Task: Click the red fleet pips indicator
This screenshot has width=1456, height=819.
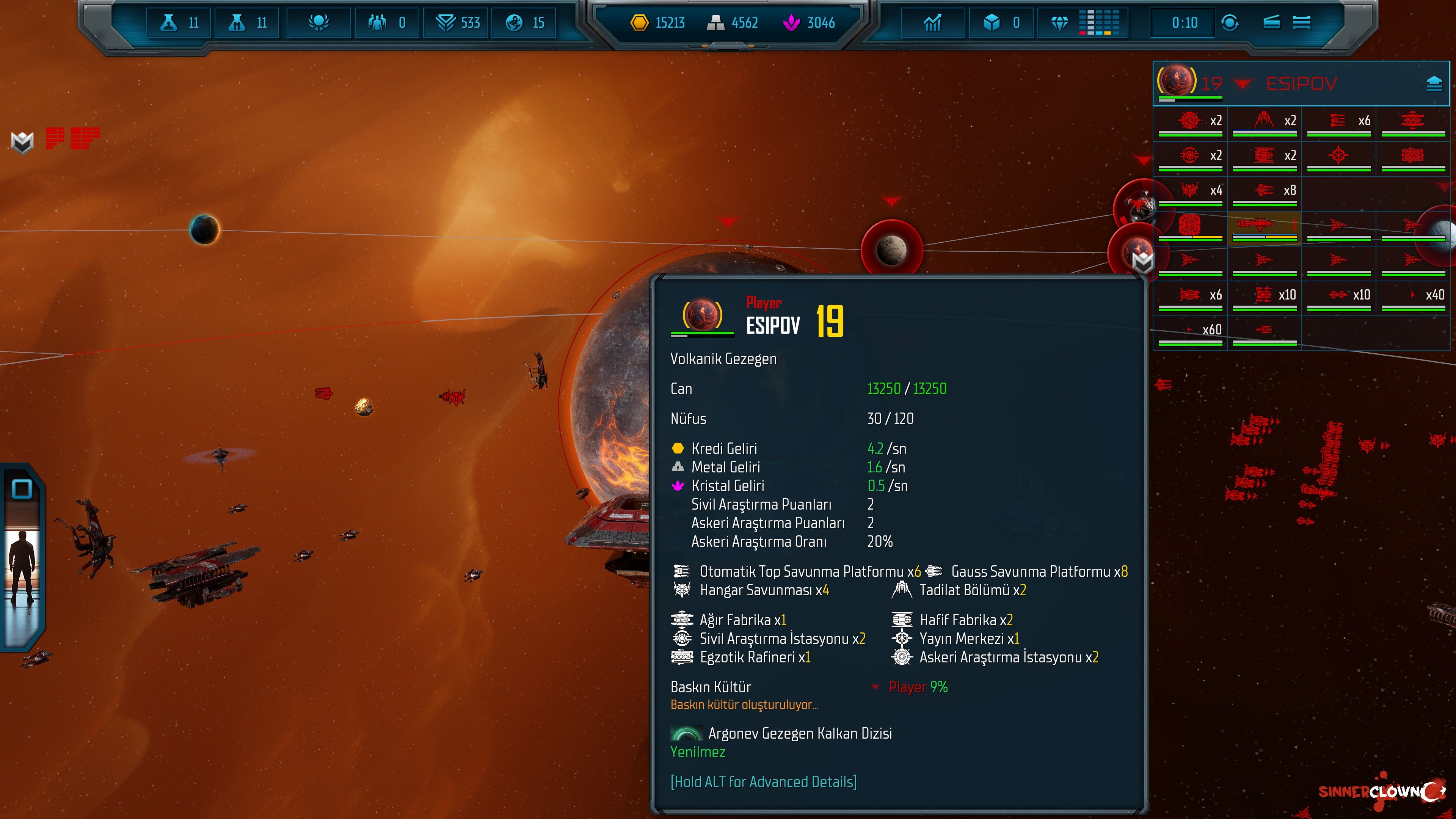Action: pyautogui.click(x=72, y=138)
